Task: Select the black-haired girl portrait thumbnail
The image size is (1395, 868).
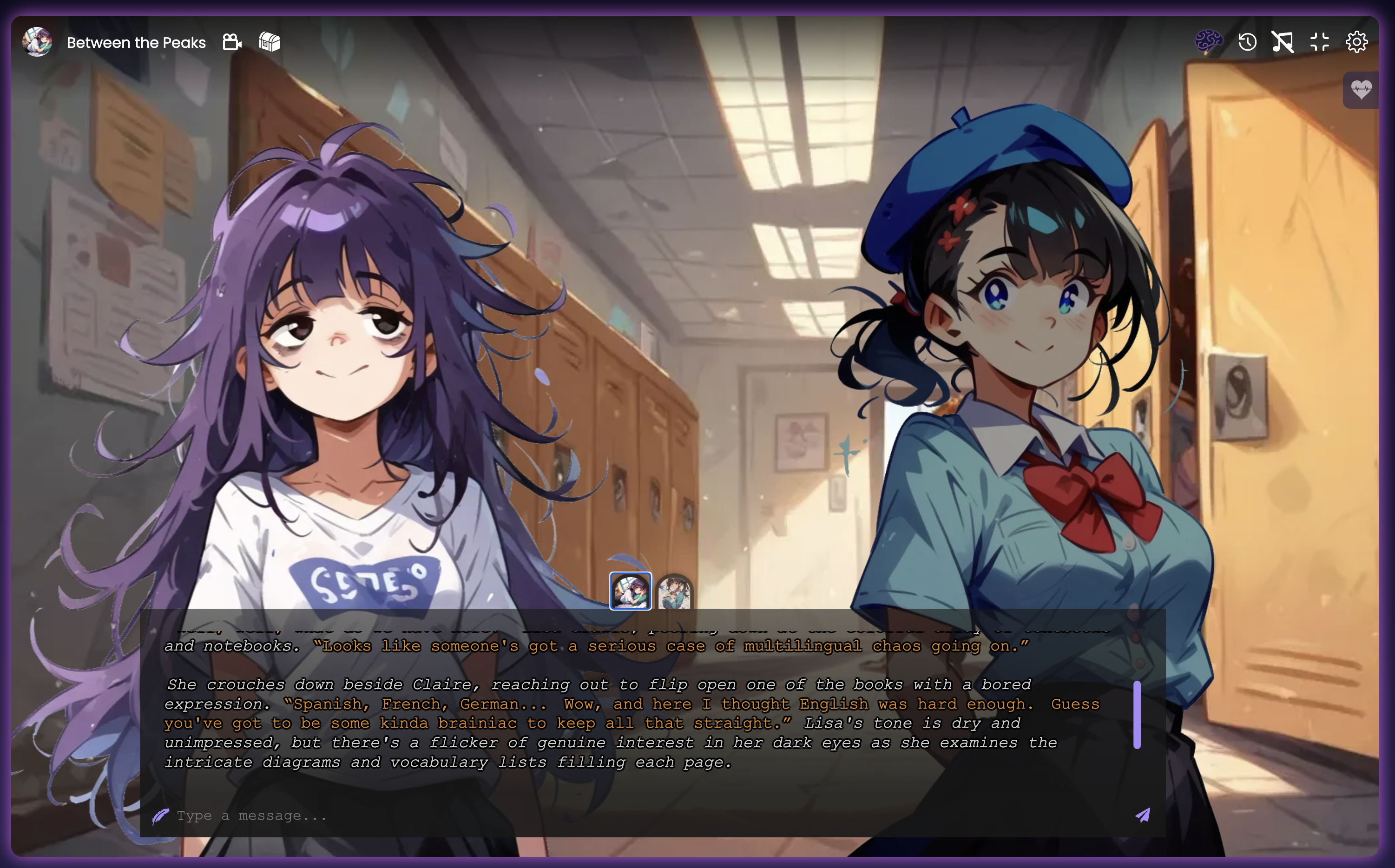Action: 675,592
